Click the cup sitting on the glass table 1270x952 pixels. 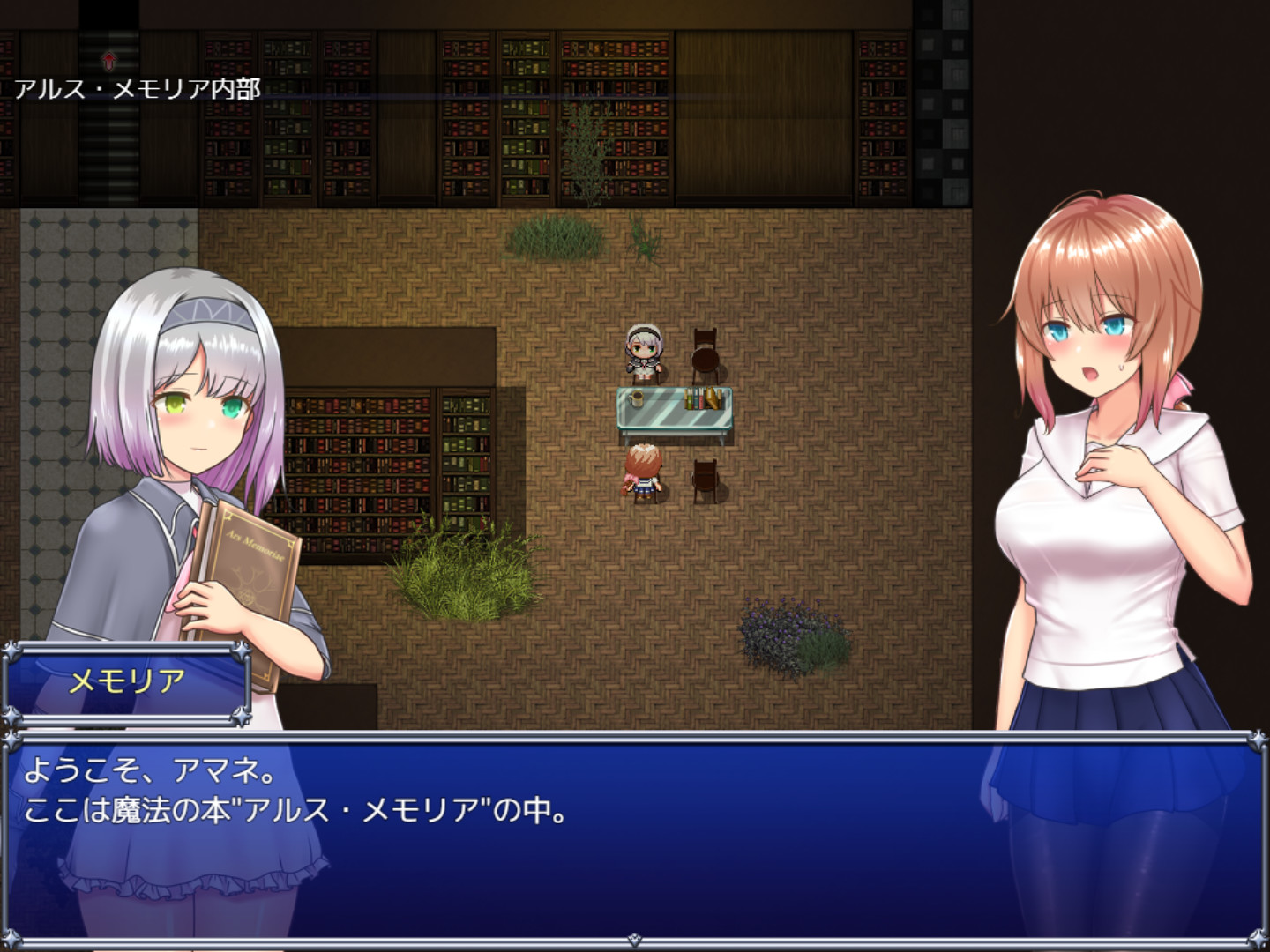point(635,398)
